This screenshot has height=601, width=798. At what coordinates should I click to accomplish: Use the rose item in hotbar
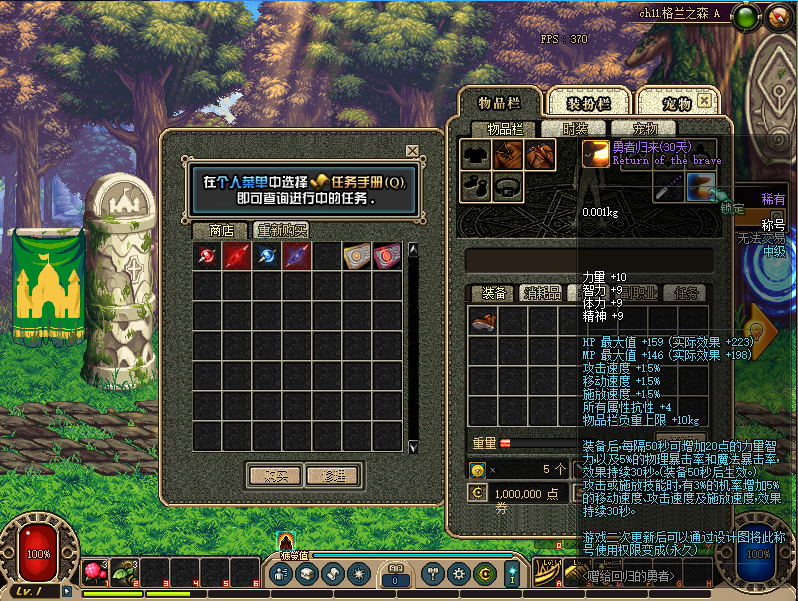click(x=96, y=572)
